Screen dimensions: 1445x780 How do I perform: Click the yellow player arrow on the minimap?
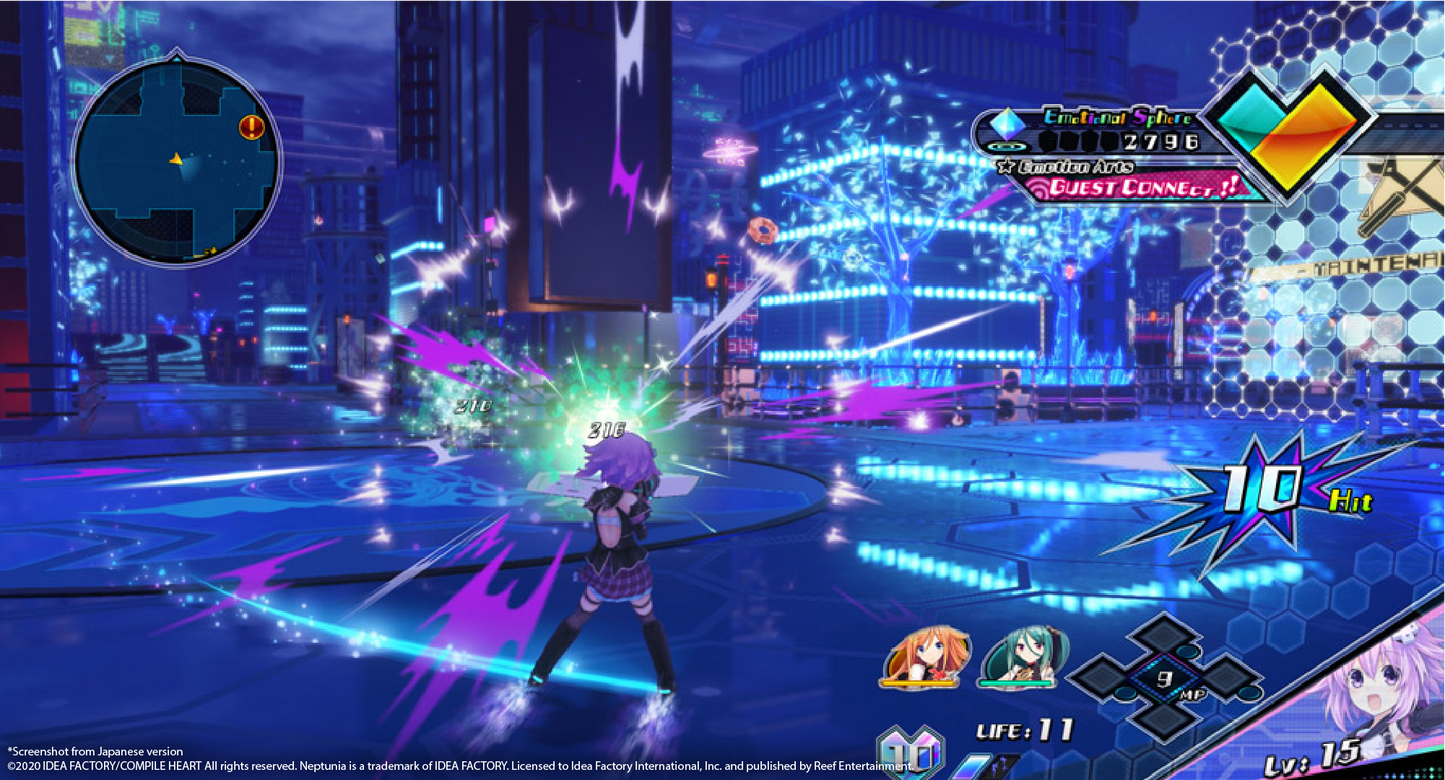point(176,159)
